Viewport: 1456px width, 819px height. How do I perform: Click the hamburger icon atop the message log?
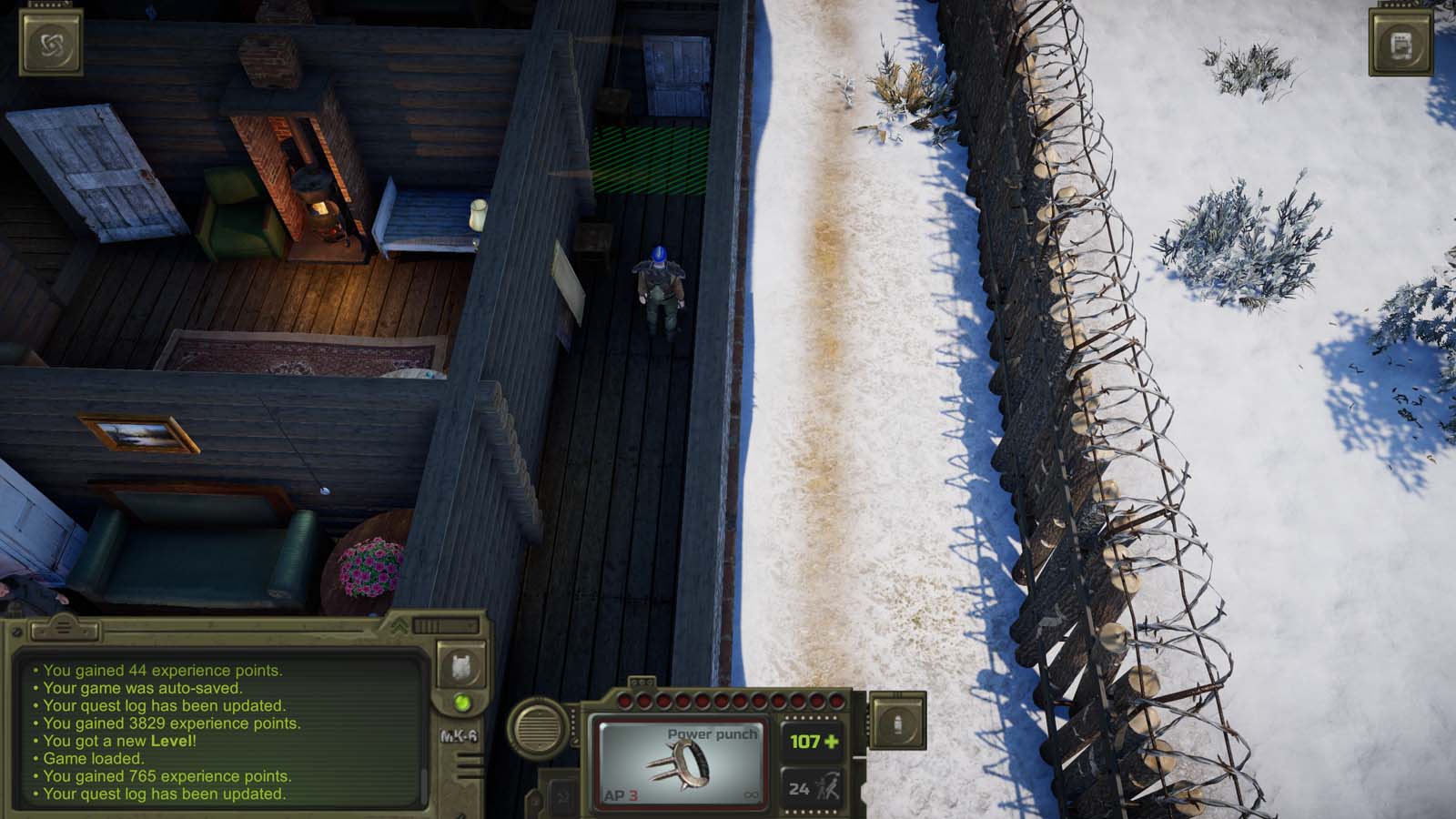pos(62,628)
